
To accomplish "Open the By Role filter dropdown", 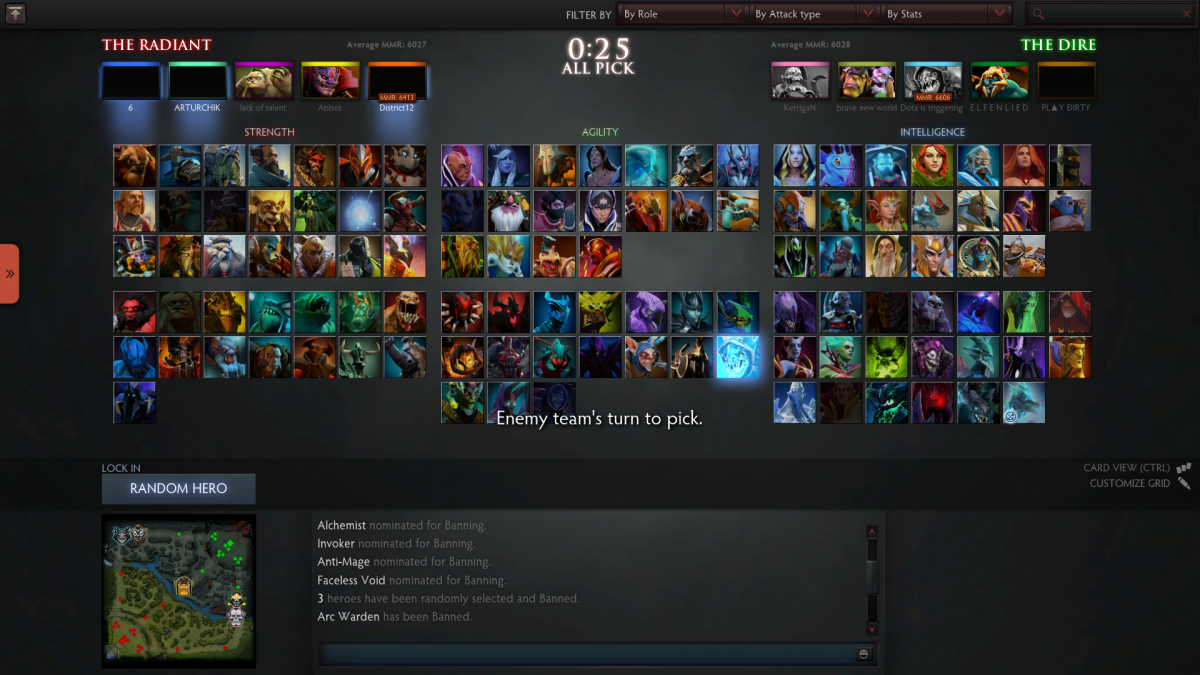I will 682,14.
